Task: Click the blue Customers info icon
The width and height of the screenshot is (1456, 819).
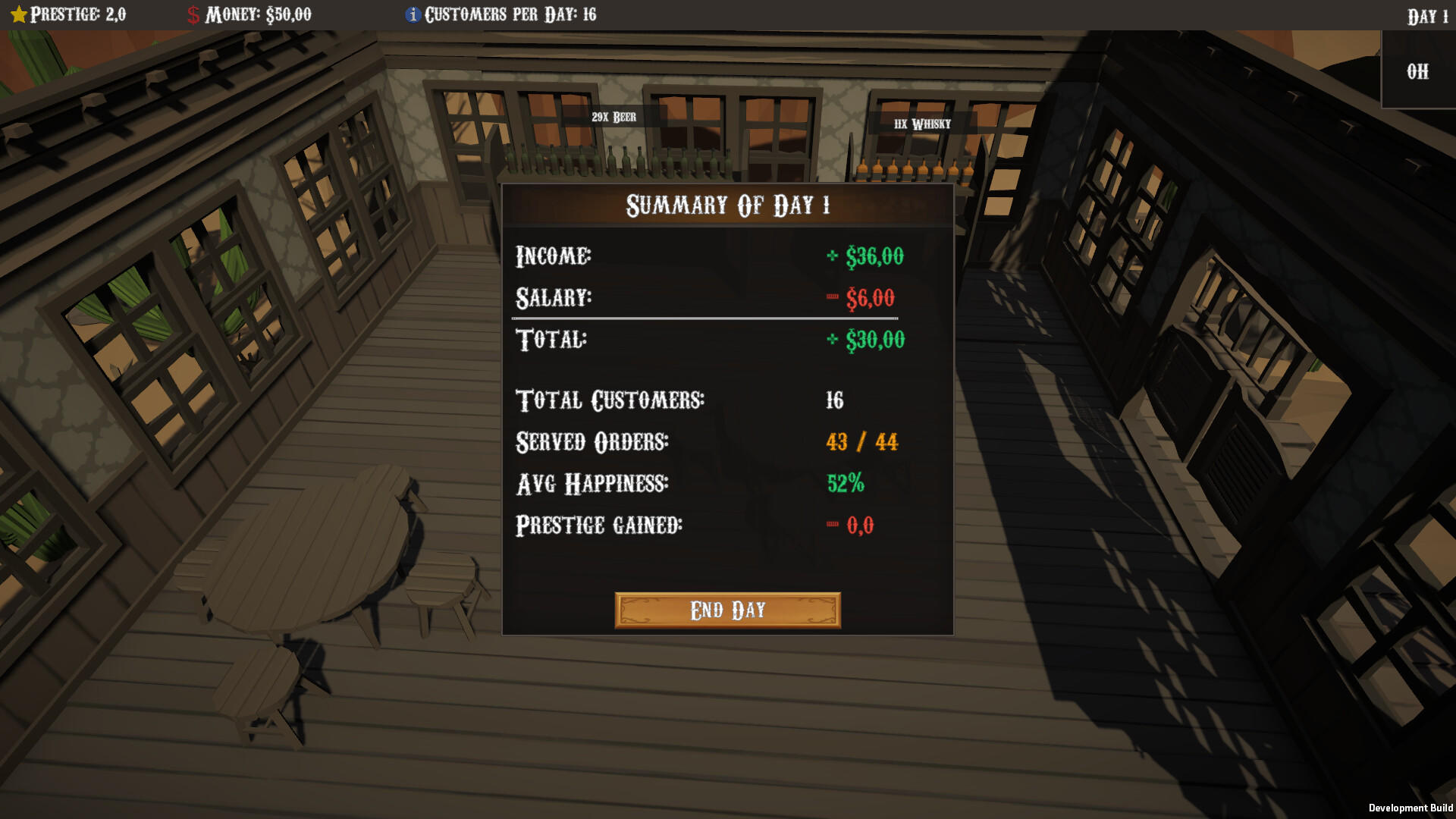Action: [x=413, y=13]
